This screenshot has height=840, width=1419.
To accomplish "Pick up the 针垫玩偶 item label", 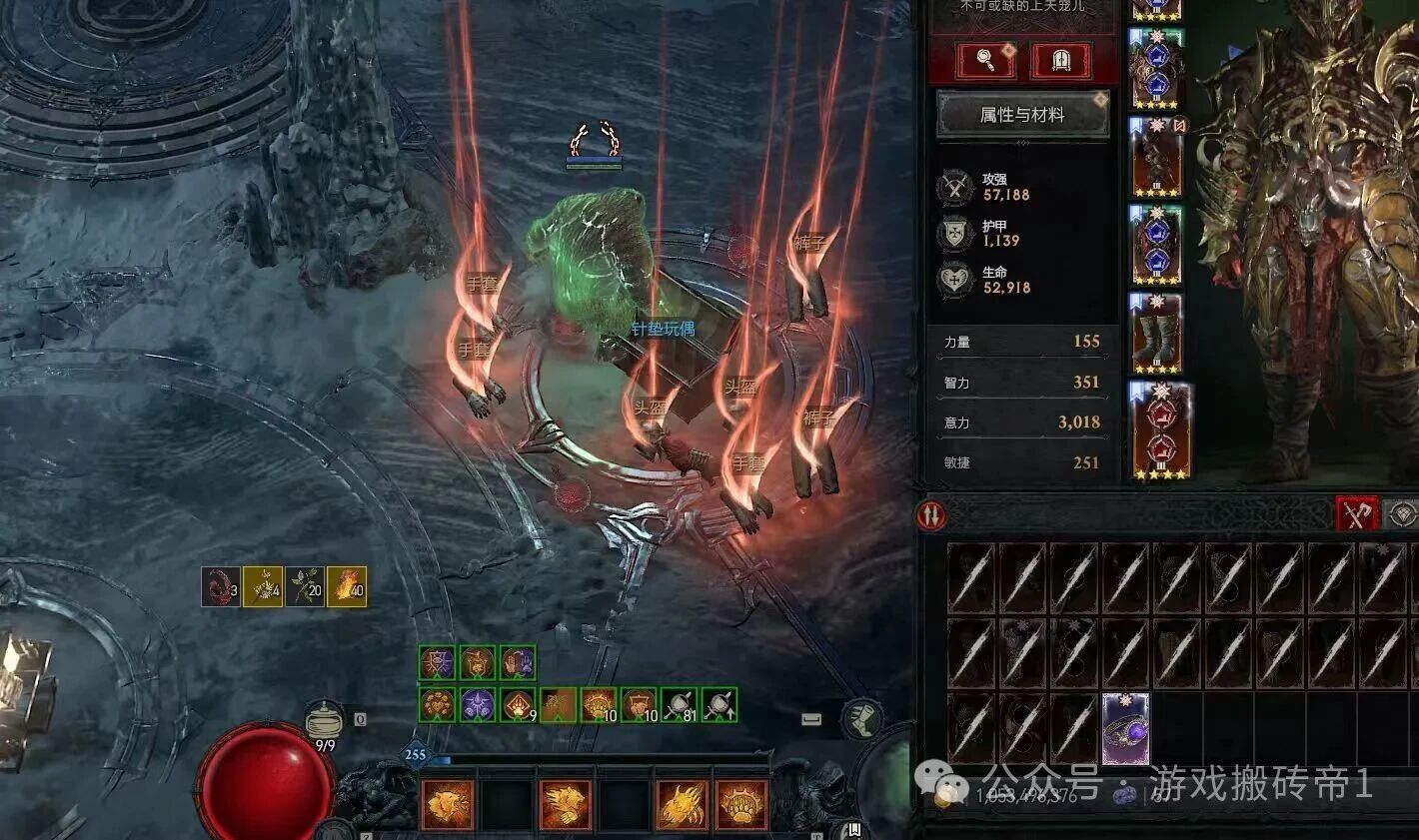I will [662, 329].
